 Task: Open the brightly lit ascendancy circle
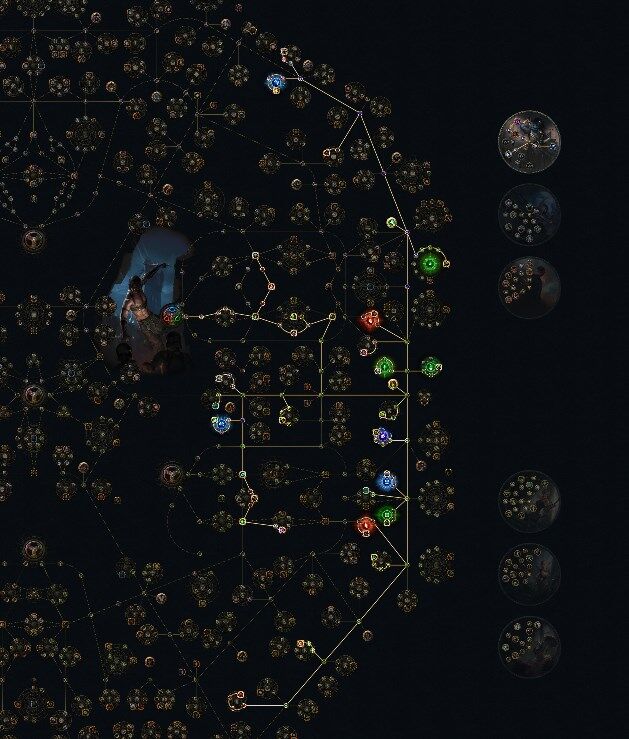pyautogui.click(x=529, y=141)
